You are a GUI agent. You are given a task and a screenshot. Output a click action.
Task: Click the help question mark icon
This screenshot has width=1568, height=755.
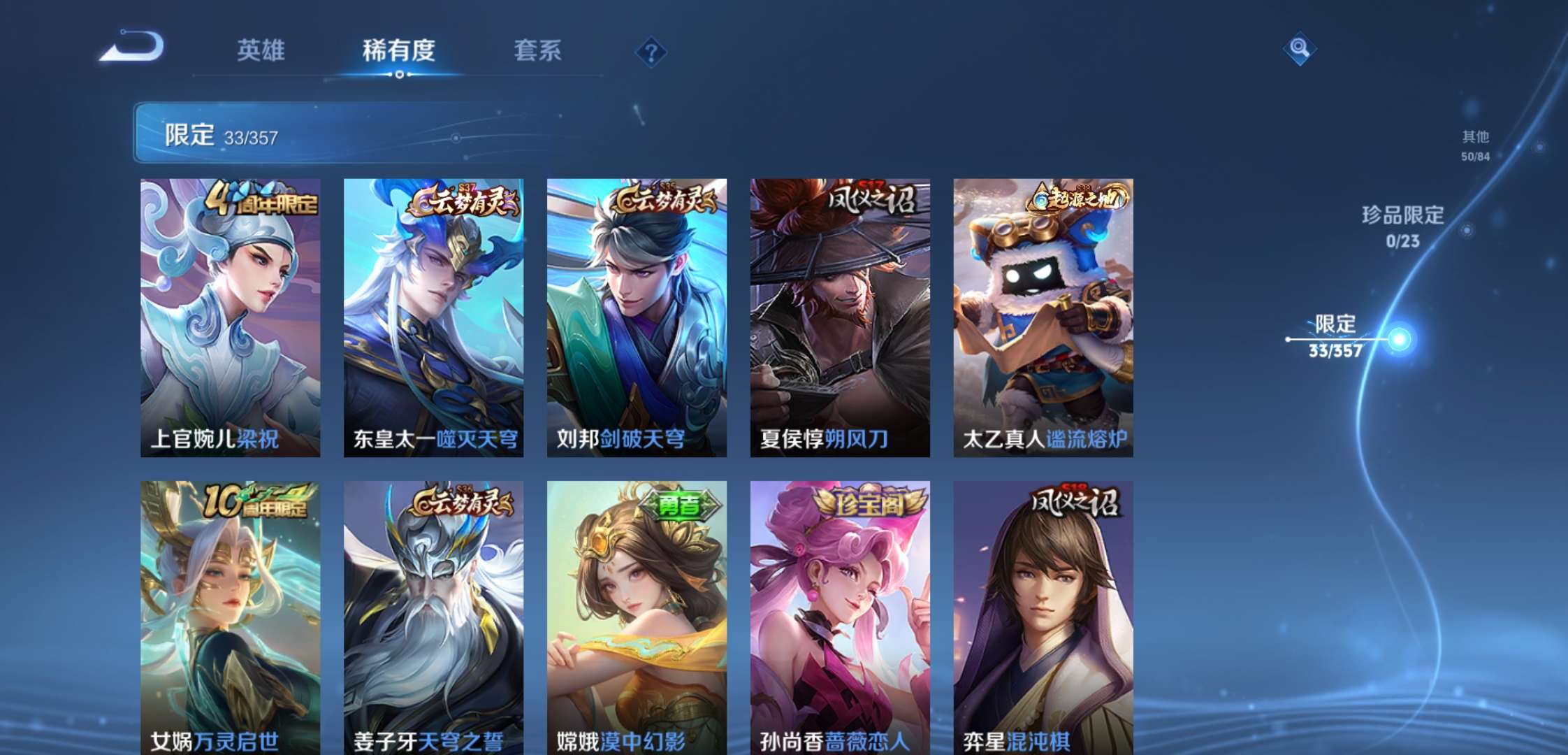pyautogui.click(x=651, y=52)
